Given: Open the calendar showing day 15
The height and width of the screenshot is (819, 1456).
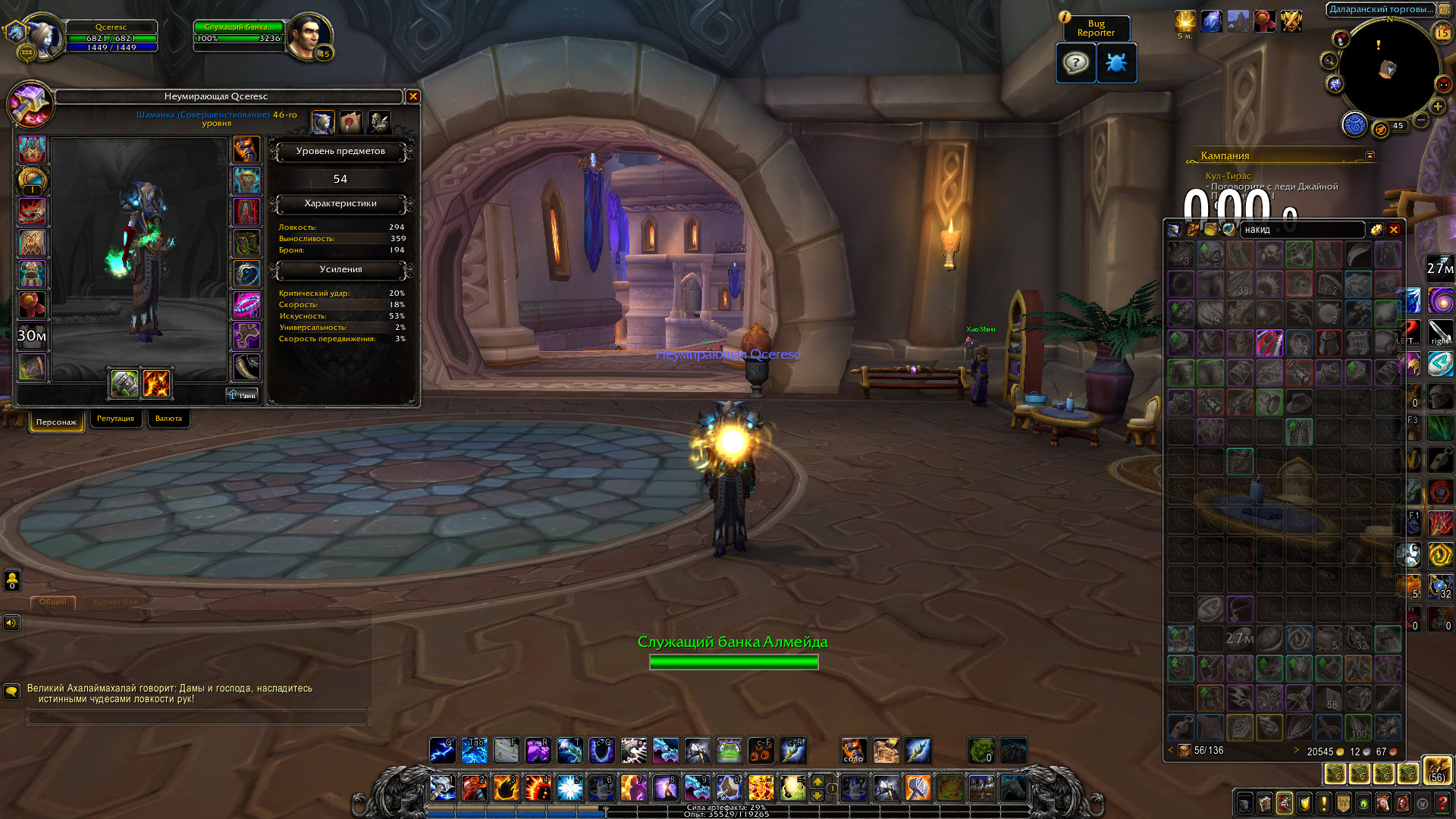Looking at the screenshot, I should [1442, 33].
